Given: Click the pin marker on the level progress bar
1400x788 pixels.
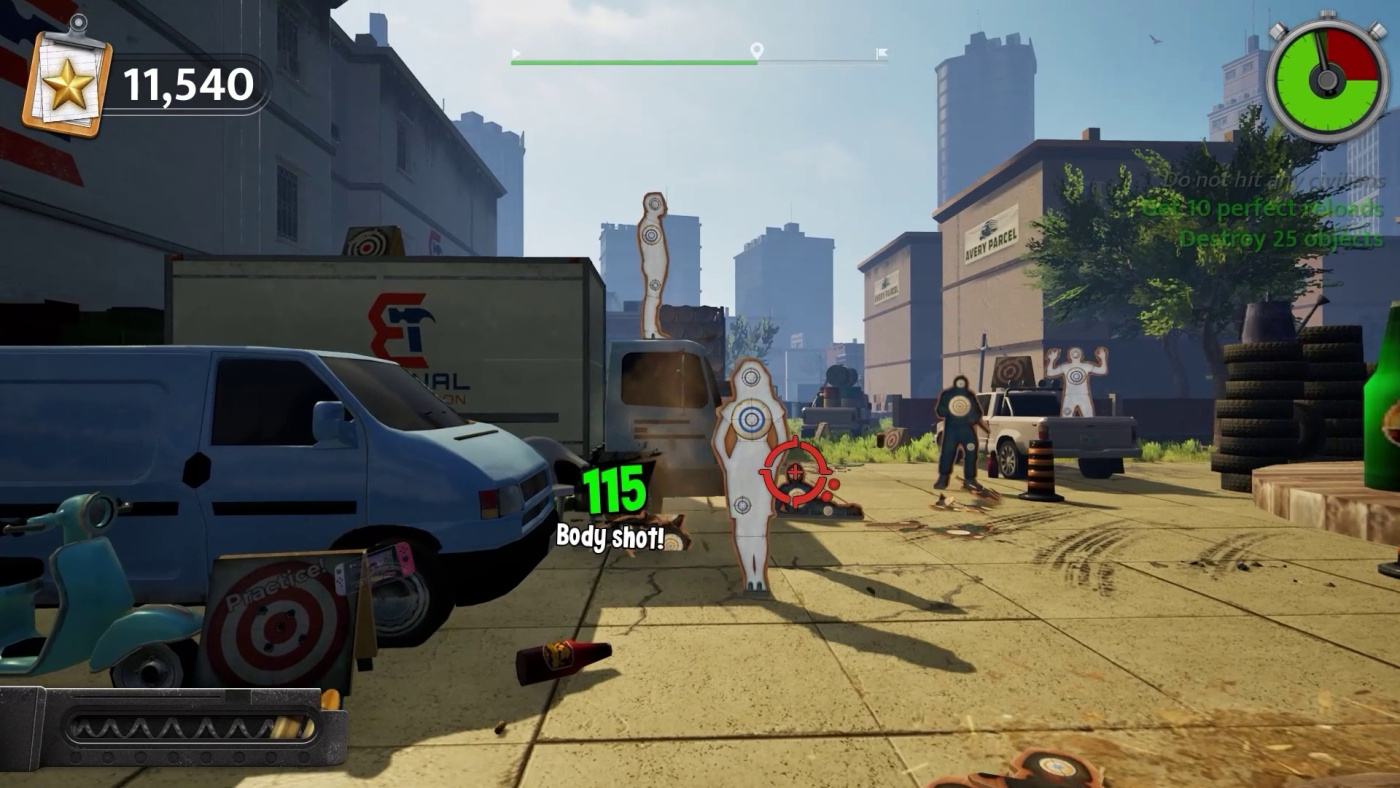Looking at the screenshot, I should [x=757, y=51].
